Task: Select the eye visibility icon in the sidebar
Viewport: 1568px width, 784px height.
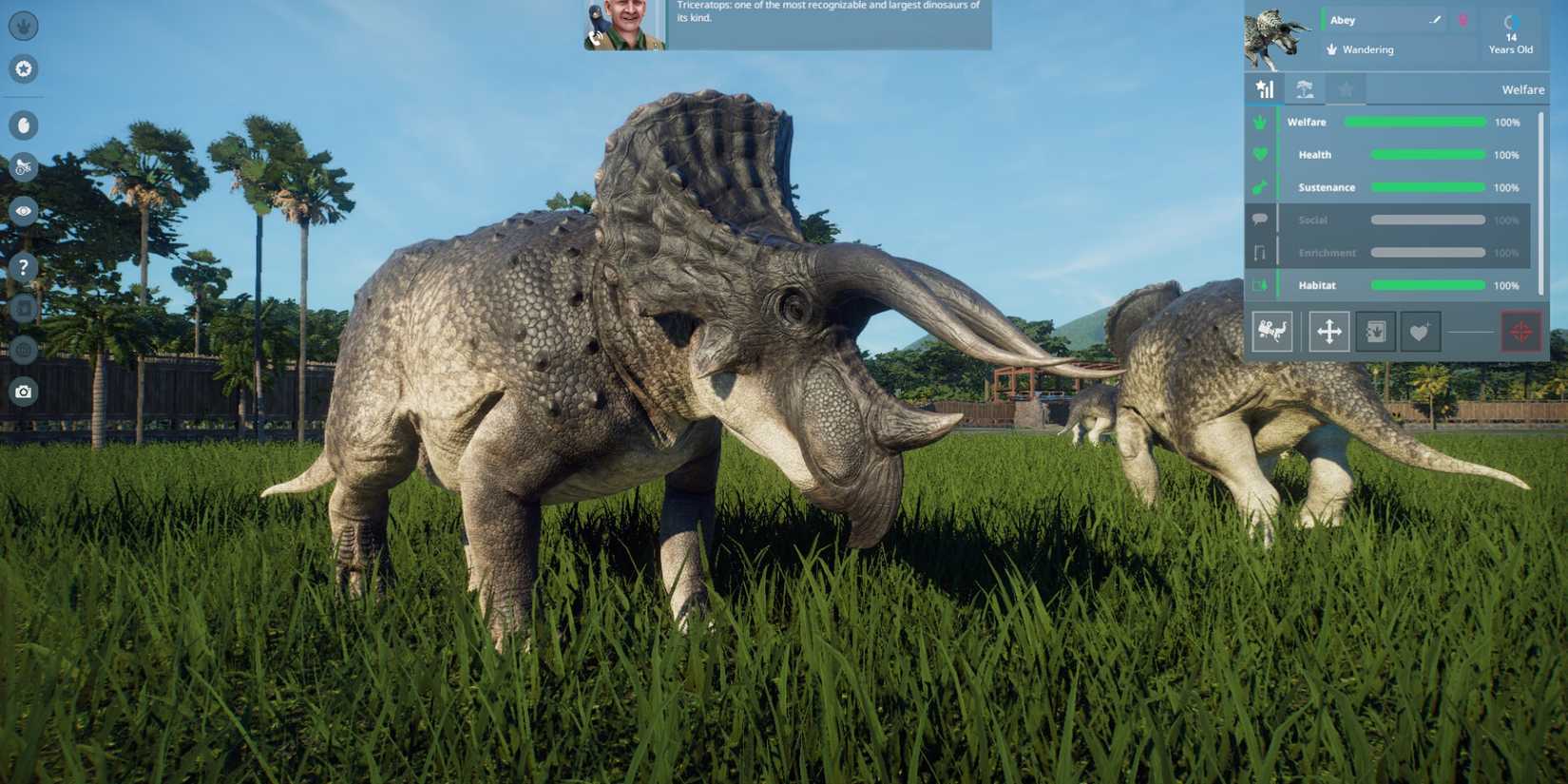Action: pyautogui.click(x=23, y=212)
